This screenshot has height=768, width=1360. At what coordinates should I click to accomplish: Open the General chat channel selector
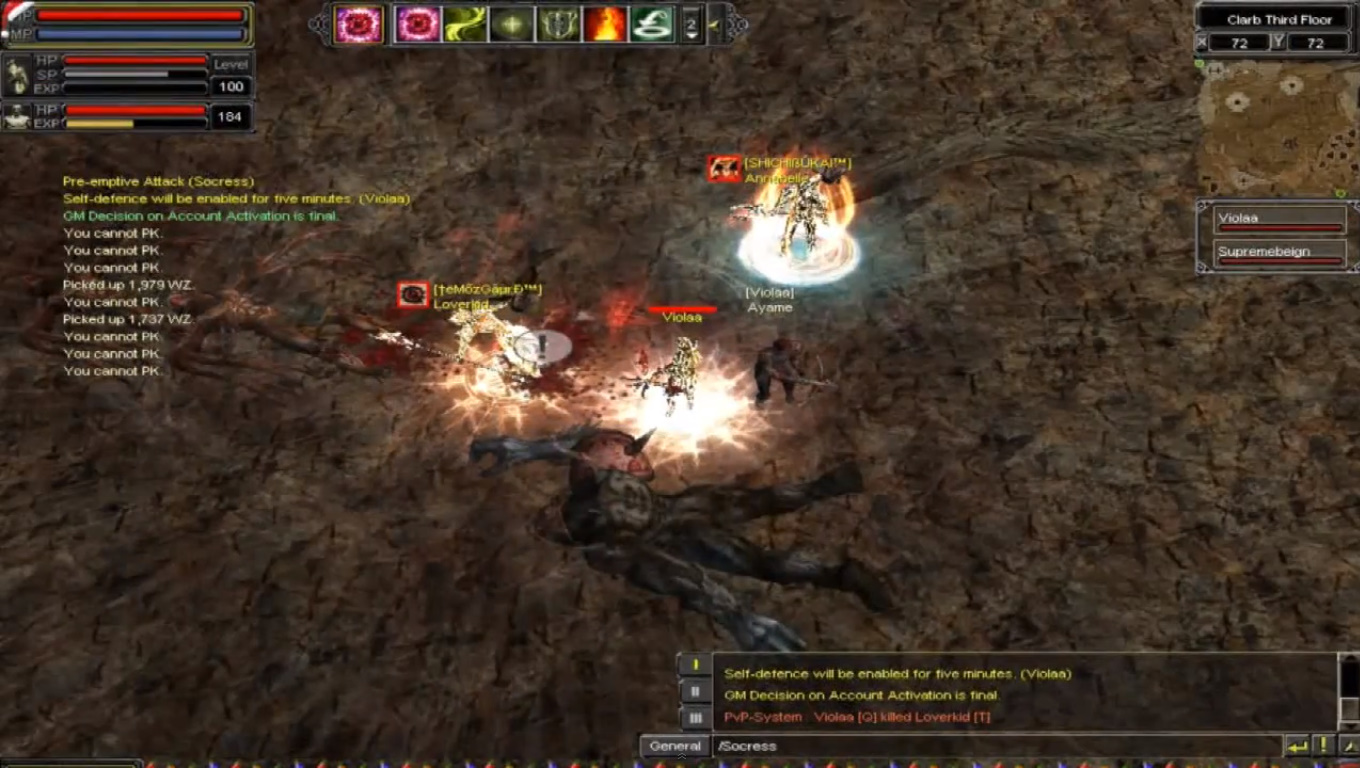pyautogui.click(x=675, y=746)
